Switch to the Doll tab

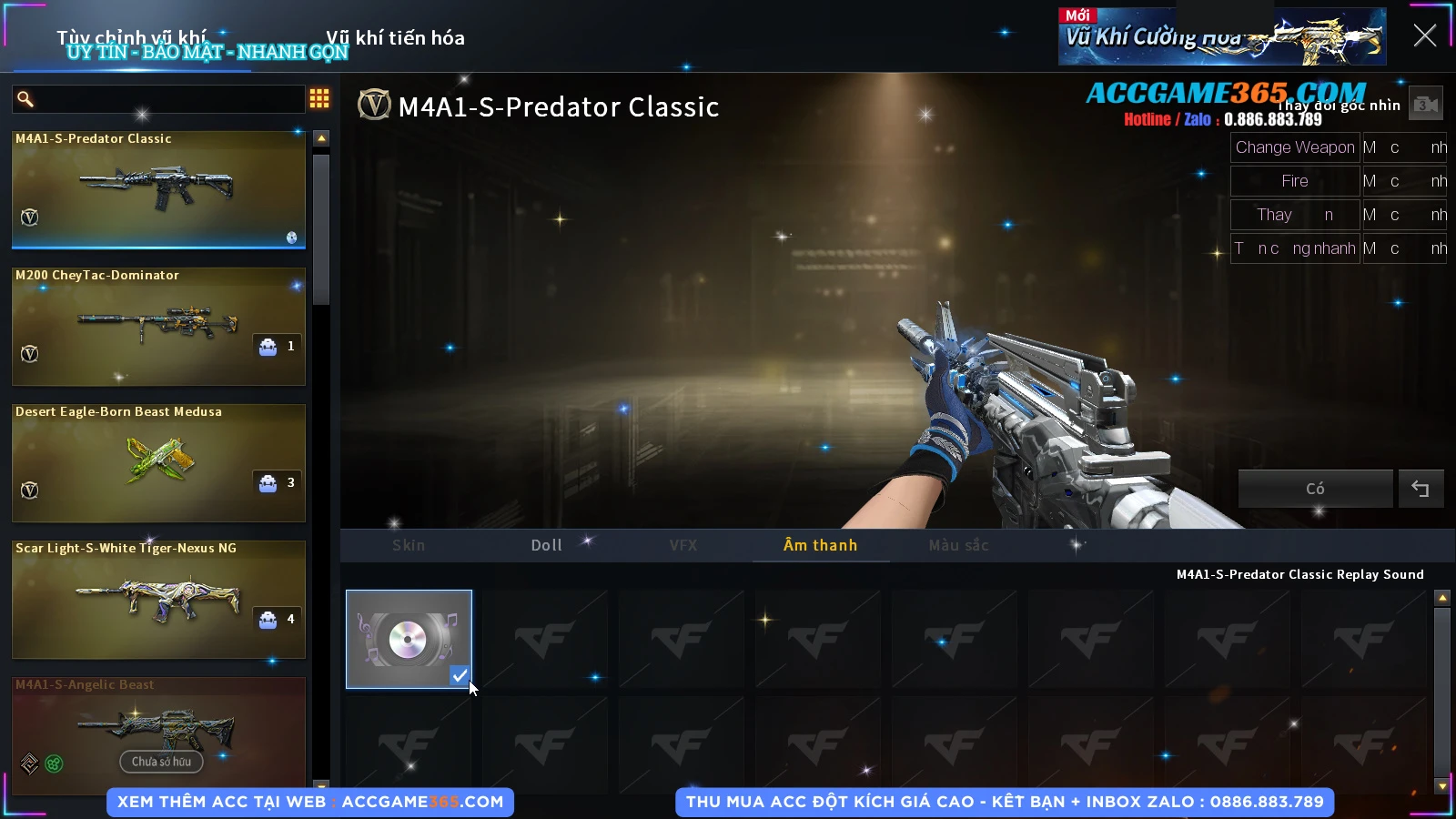546,545
